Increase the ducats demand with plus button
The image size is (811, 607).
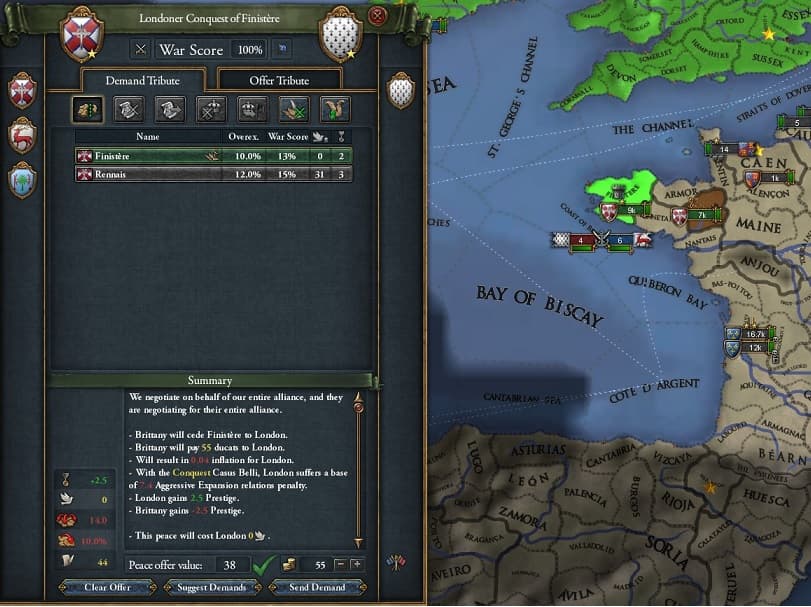coord(356,565)
